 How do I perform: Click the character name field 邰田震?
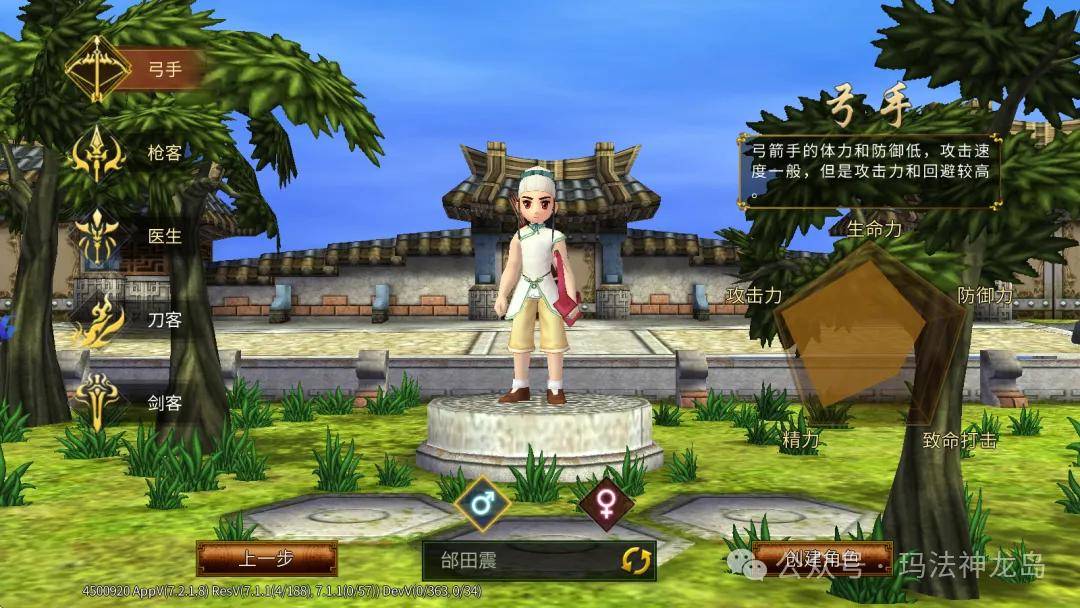(515, 560)
